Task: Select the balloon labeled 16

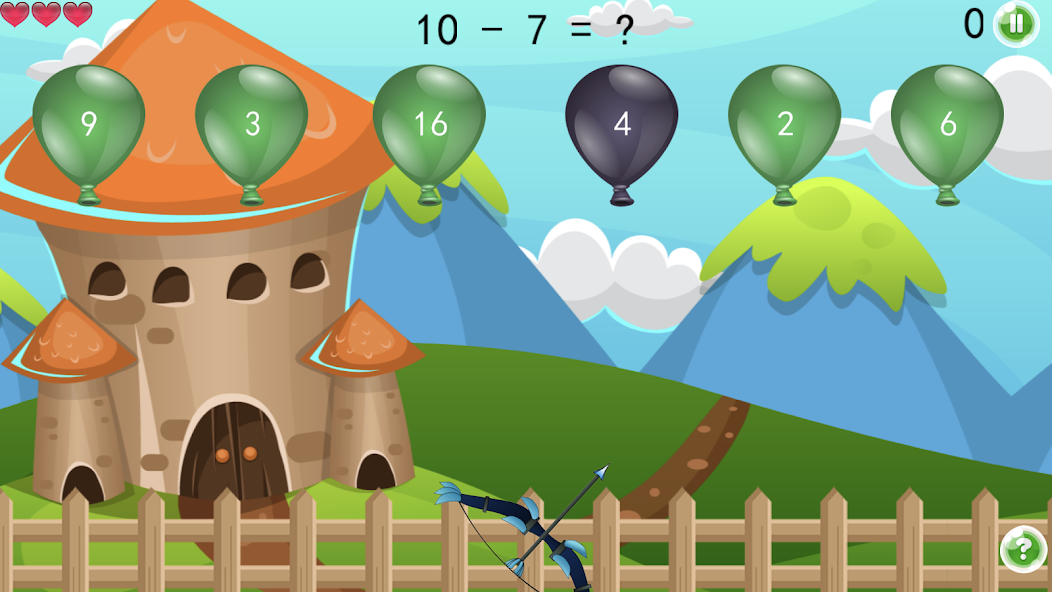Action: tap(429, 123)
